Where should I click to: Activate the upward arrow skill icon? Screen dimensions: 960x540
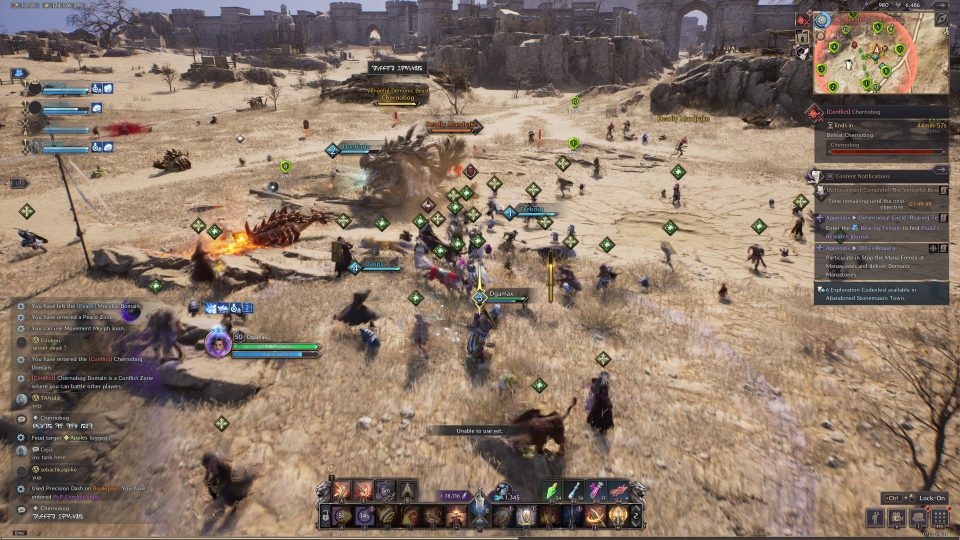pyautogui.click(x=408, y=490)
